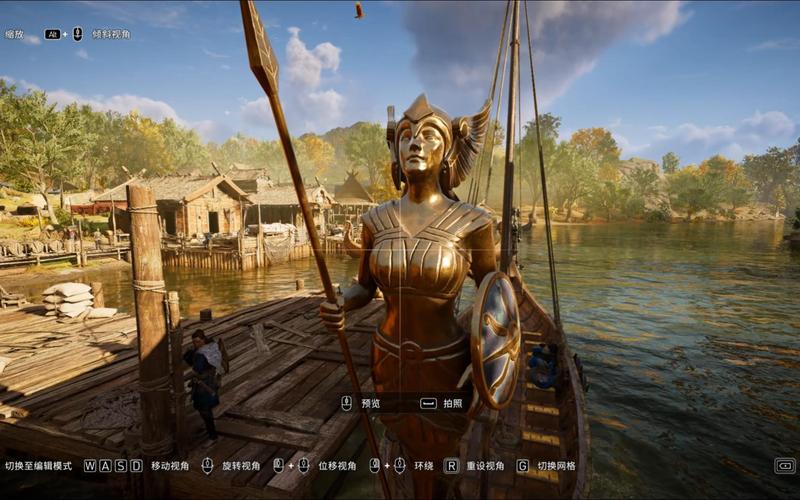Switch to edit mode via 切换至编辑模式
Viewport: 800px width, 500px height.
(38, 466)
